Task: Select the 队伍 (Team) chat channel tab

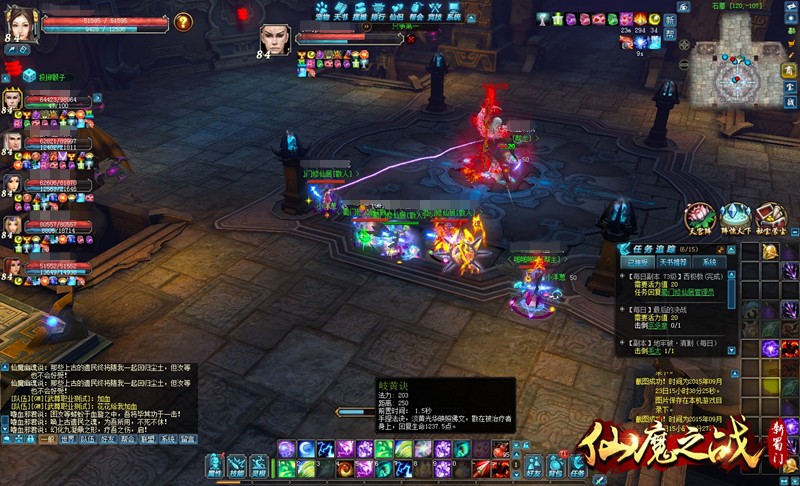Action: 87,439
